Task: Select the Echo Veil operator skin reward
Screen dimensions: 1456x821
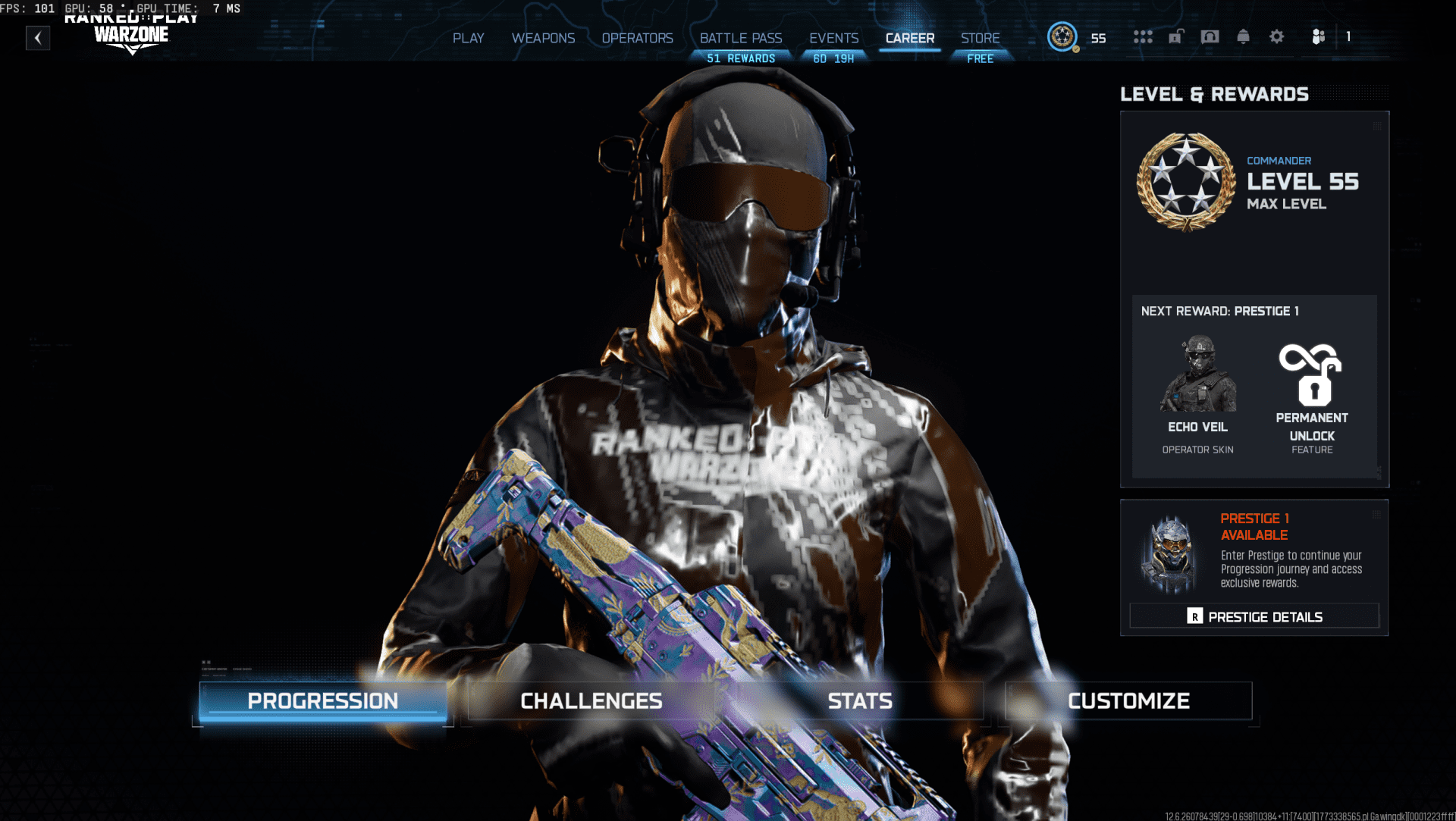Action: (x=1197, y=375)
